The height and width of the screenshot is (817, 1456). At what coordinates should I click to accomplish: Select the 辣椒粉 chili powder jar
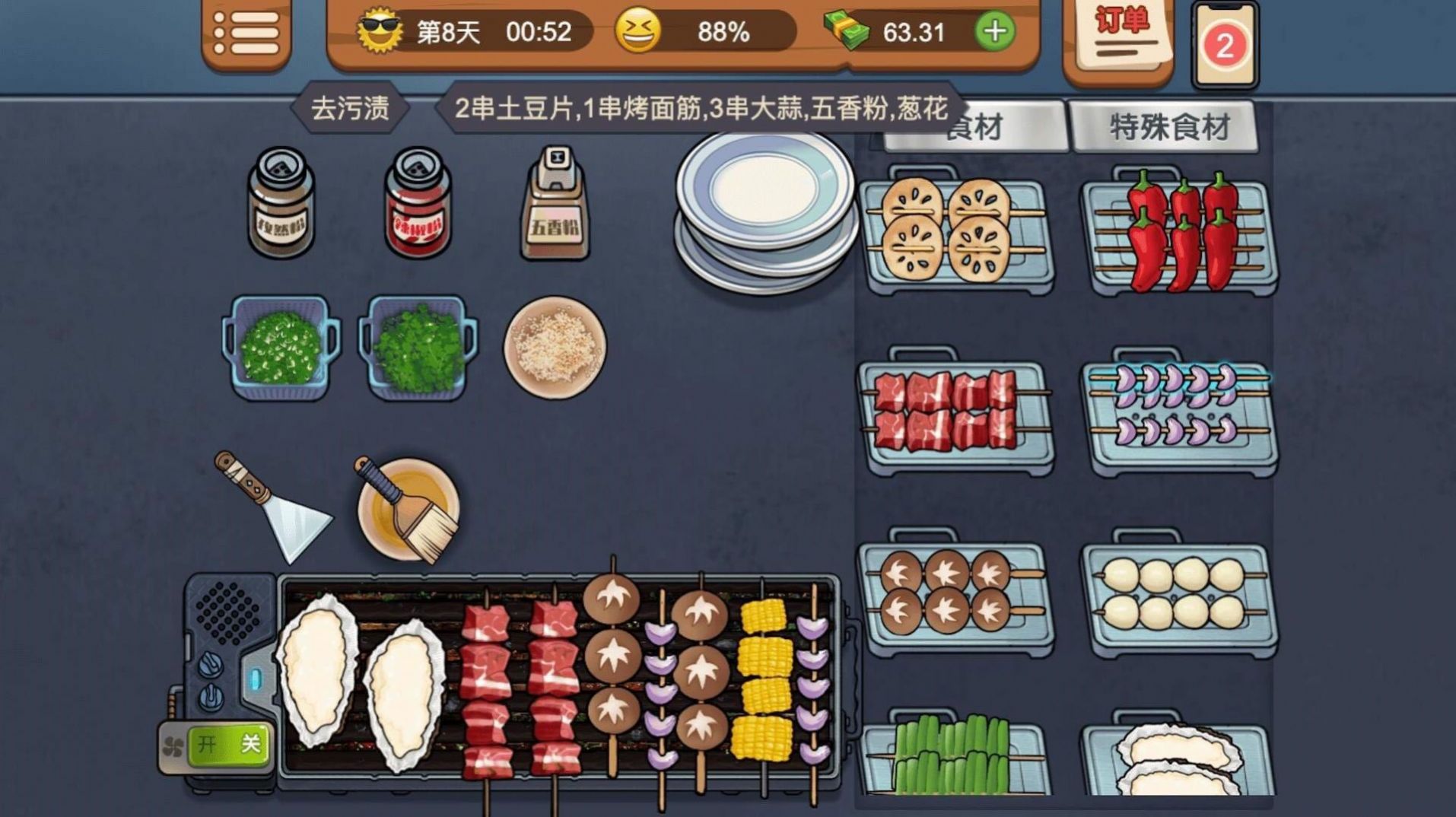point(417,205)
